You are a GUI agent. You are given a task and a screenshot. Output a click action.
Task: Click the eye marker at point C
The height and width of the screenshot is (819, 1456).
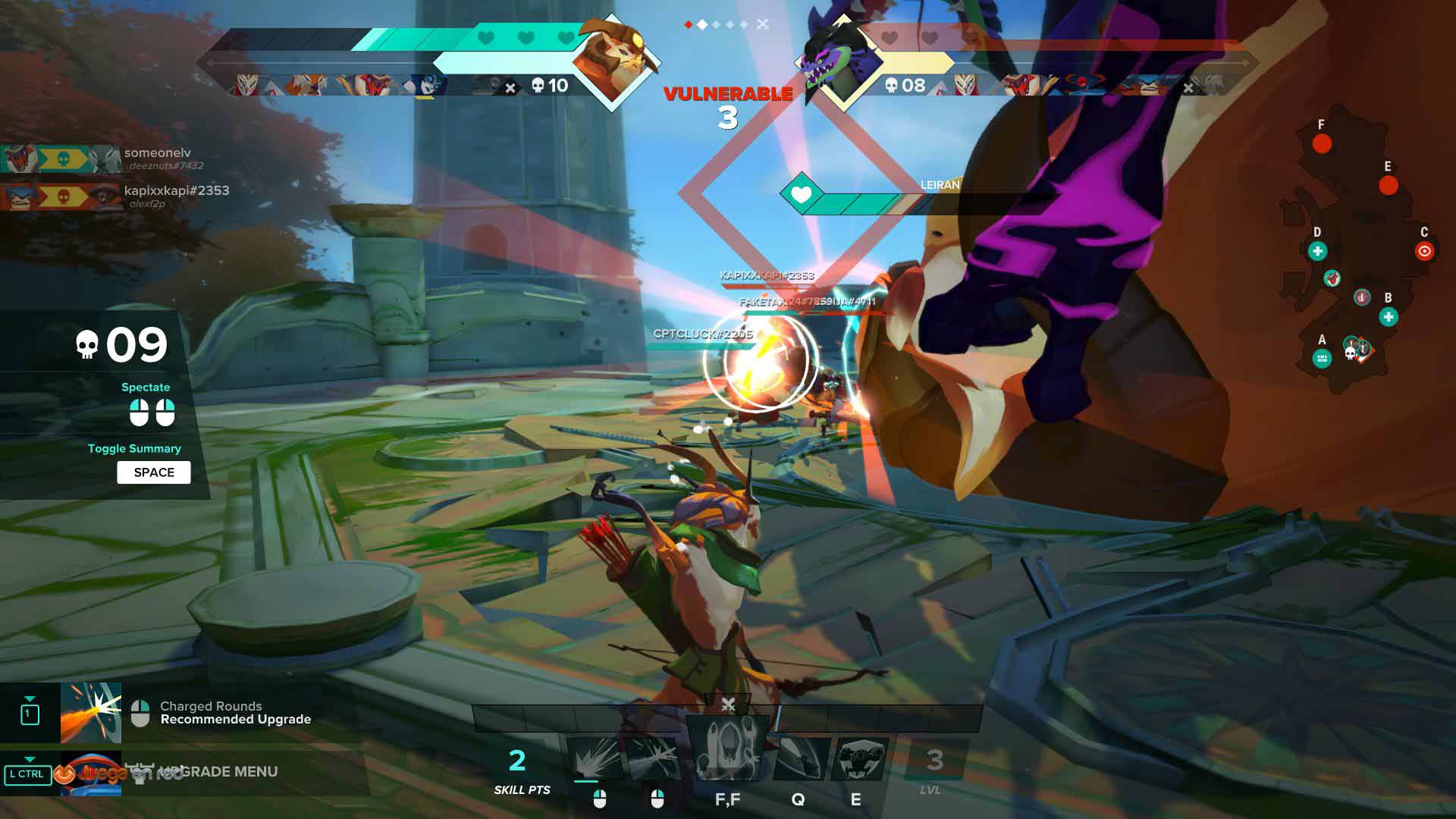point(1424,251)
